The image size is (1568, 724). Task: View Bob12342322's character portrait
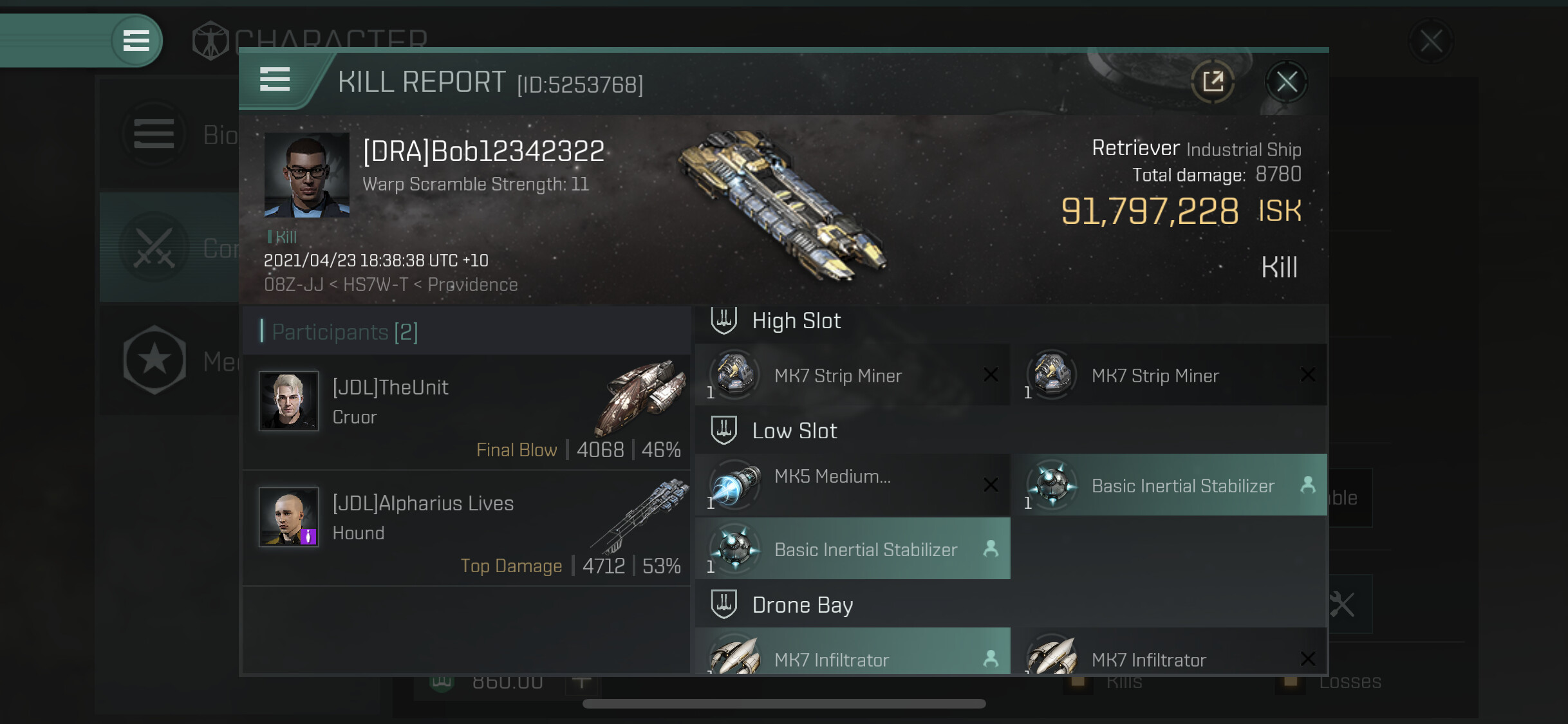tap(307, 175)
